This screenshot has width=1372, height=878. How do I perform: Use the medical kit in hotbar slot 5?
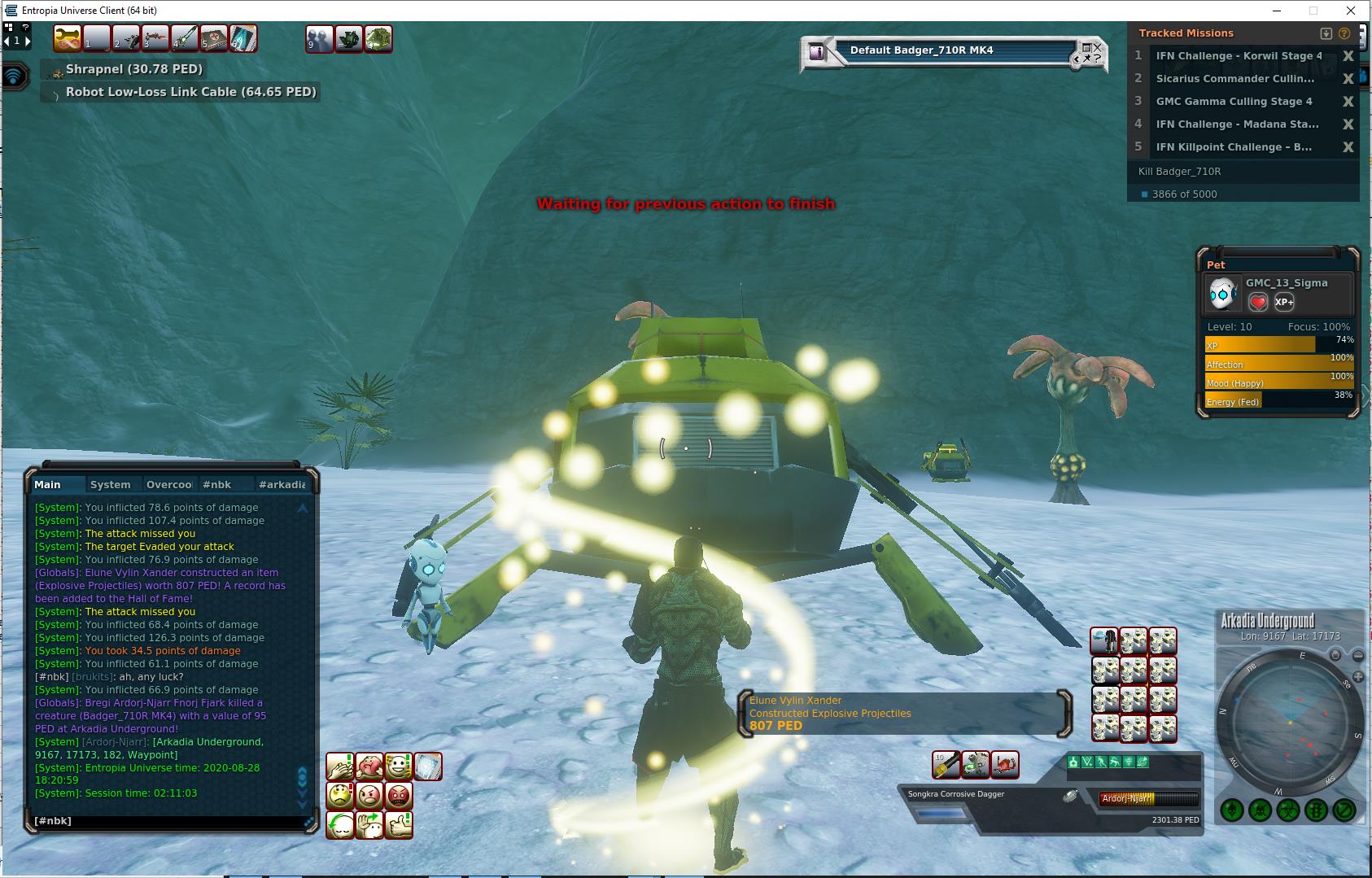[x=214, y=38]
